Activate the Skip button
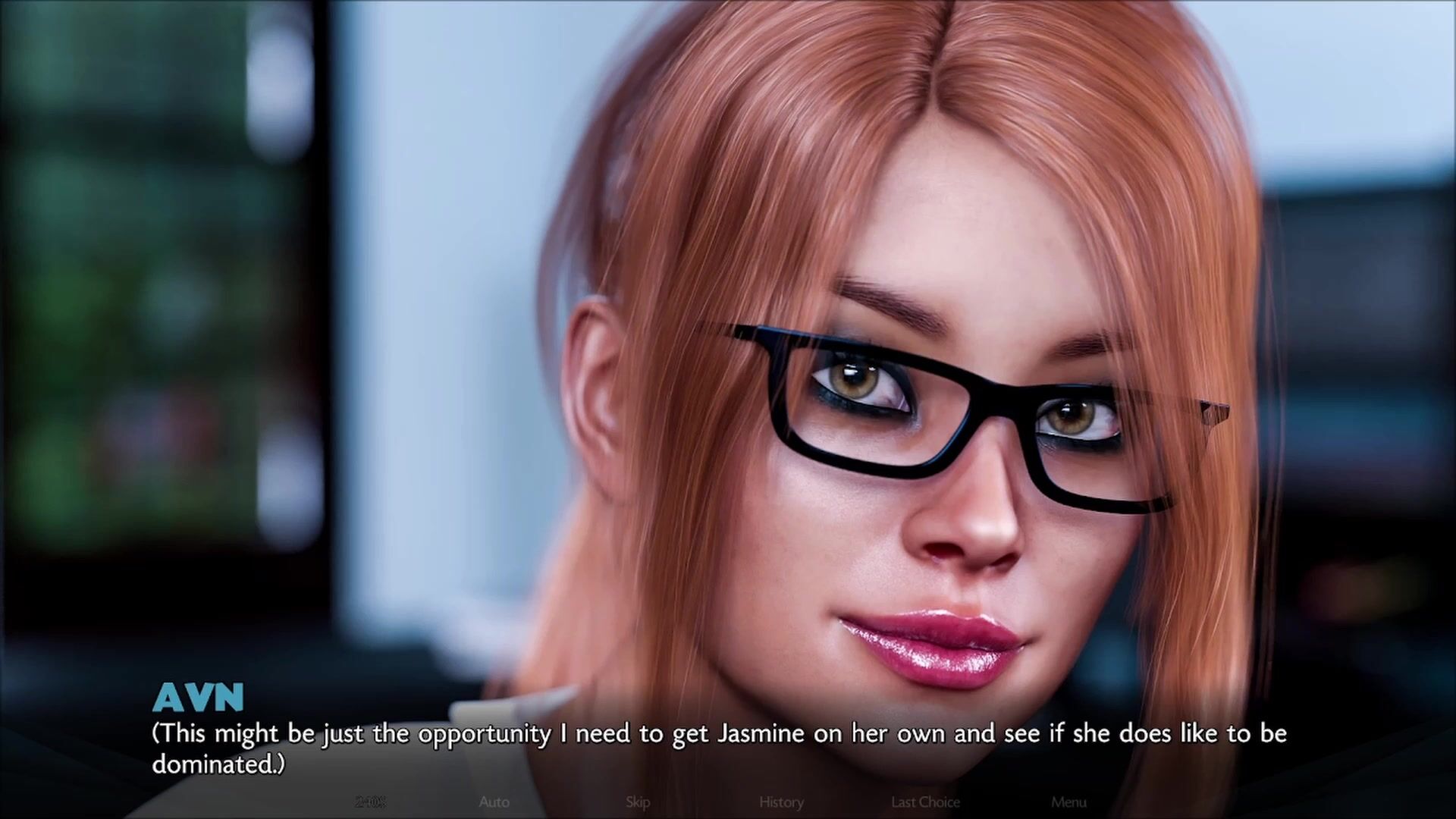Screen dimensions: 1456x819 click(638, 802)
